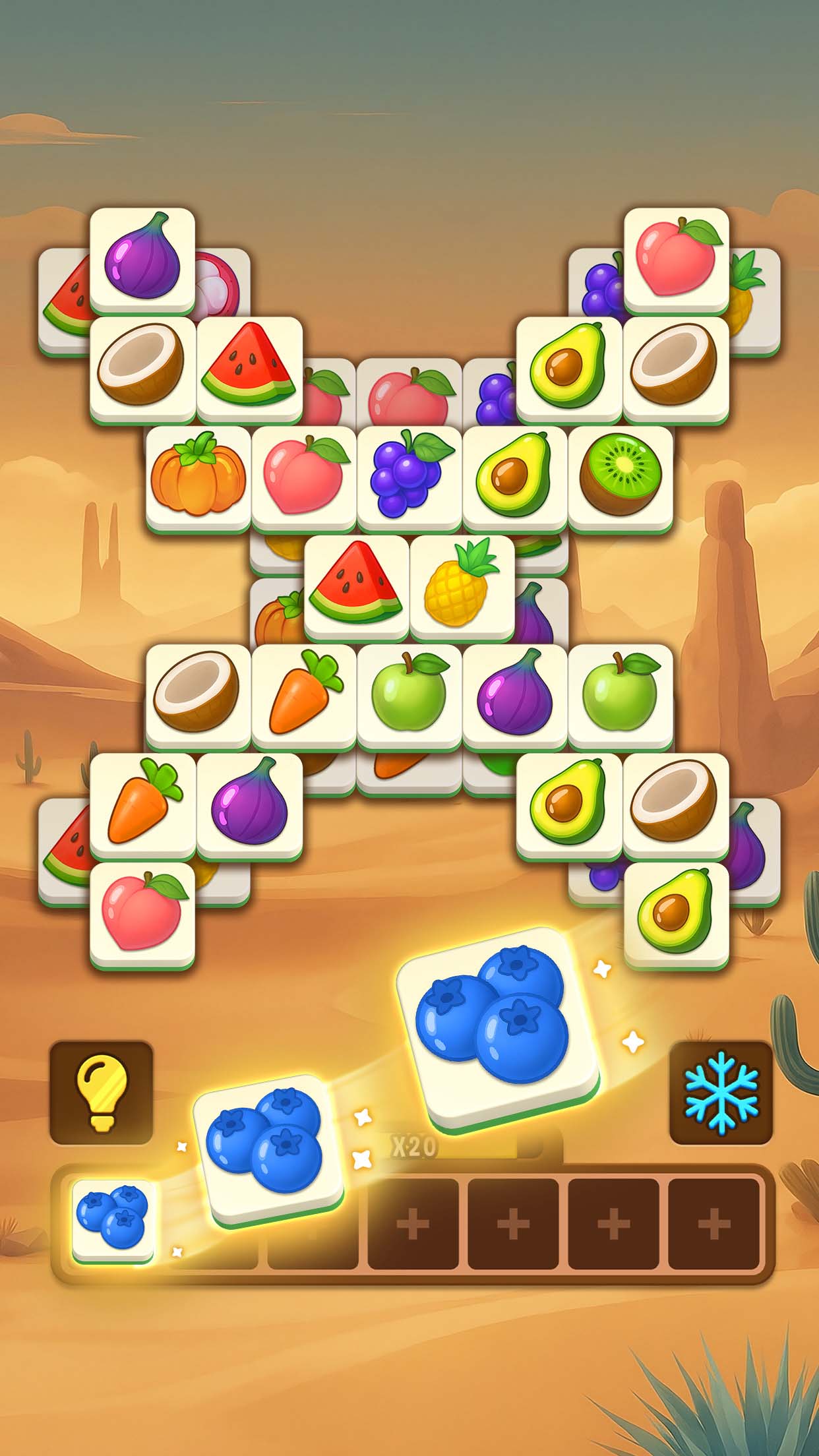The width and height of the screenshot is (819, 1456).
Task: Select the fig tile between two green apples
Action: (514, 694)
